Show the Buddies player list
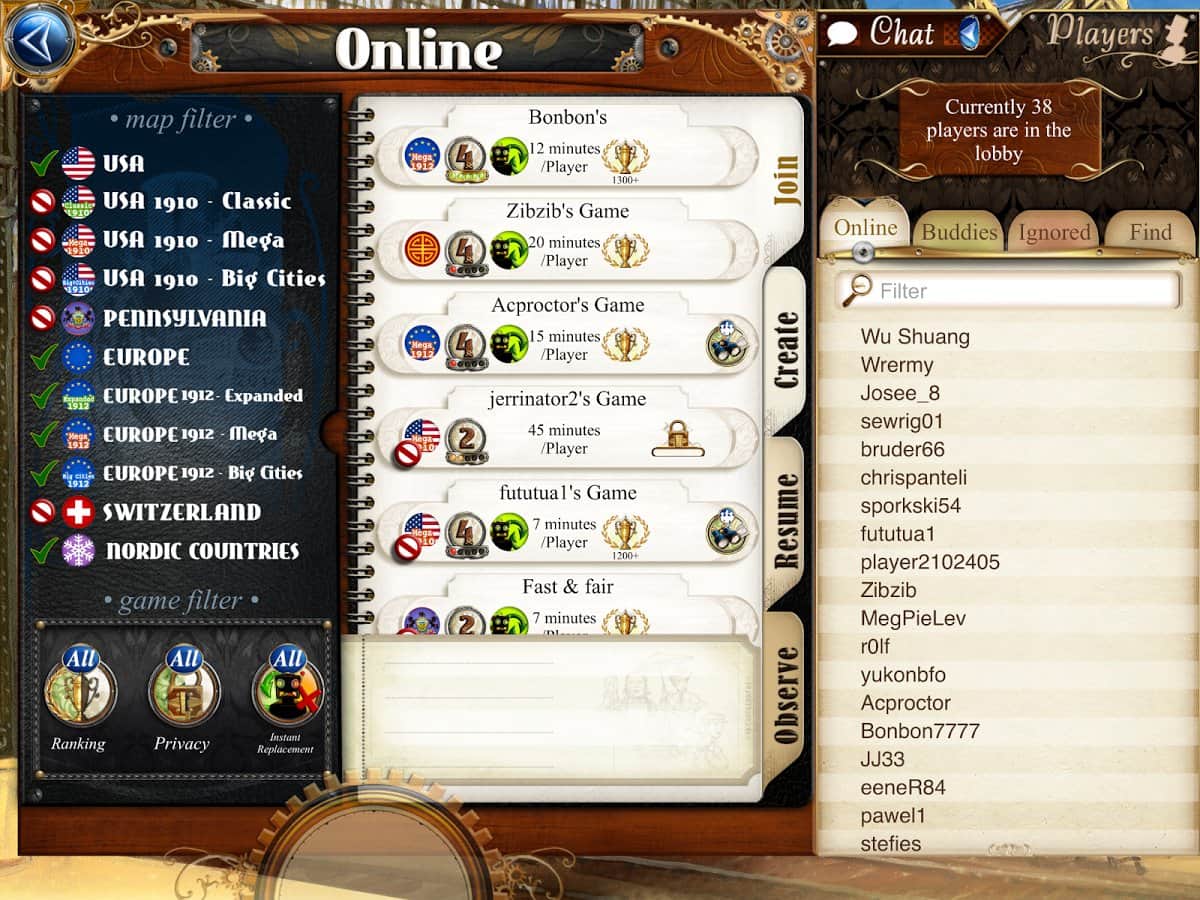 pyautogui.click(x=959, y=232)
